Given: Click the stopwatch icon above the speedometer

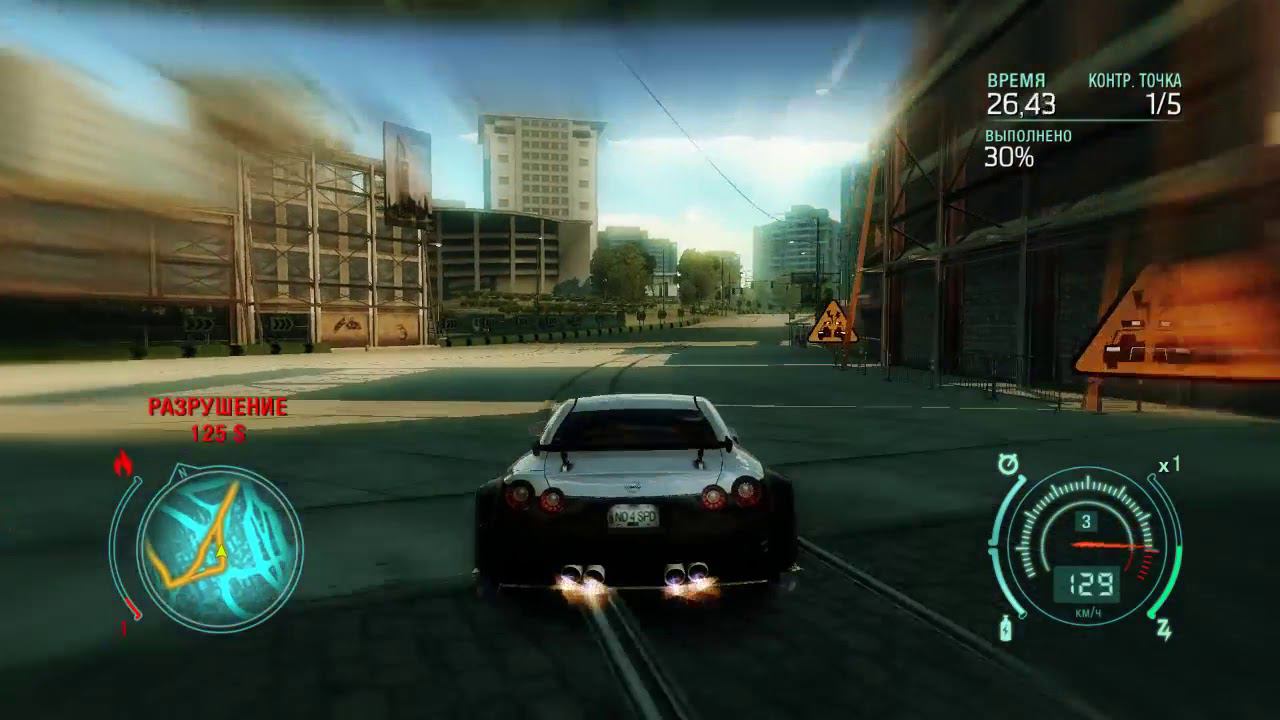Looking at the screenshot, I should 1007,463.
